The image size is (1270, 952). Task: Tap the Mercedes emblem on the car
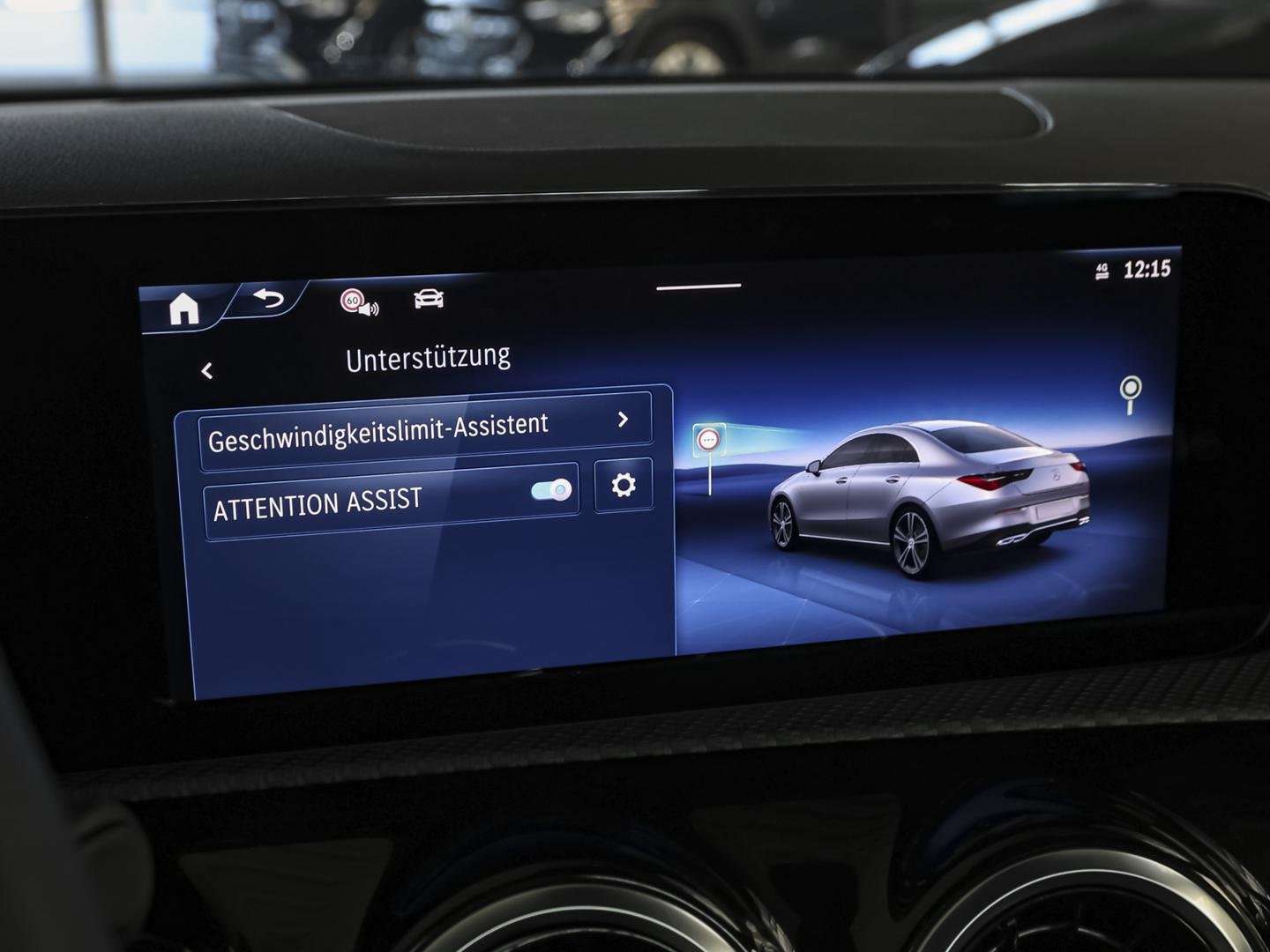coord(1057,476)
